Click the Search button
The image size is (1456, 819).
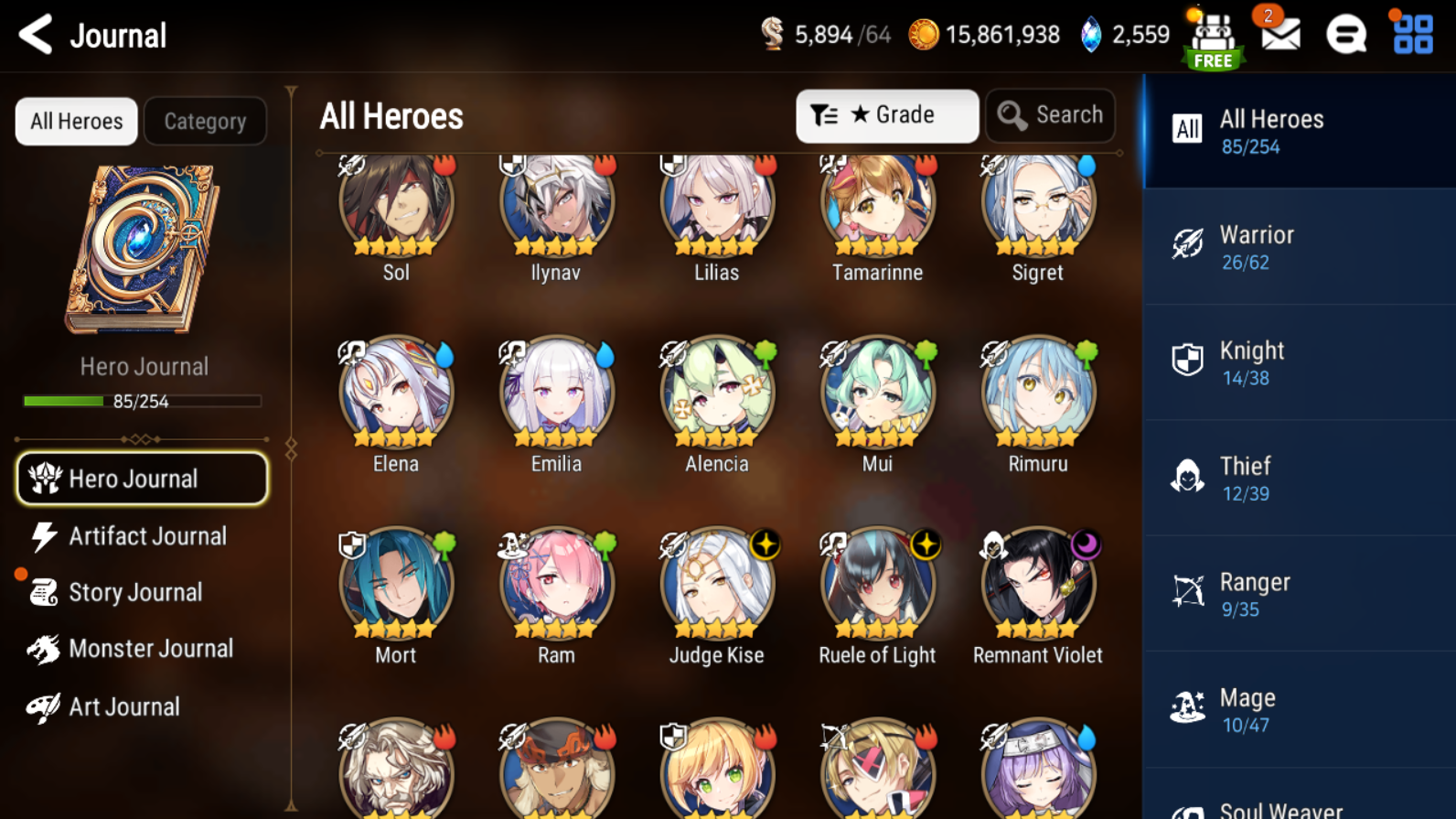[1050, 115]
